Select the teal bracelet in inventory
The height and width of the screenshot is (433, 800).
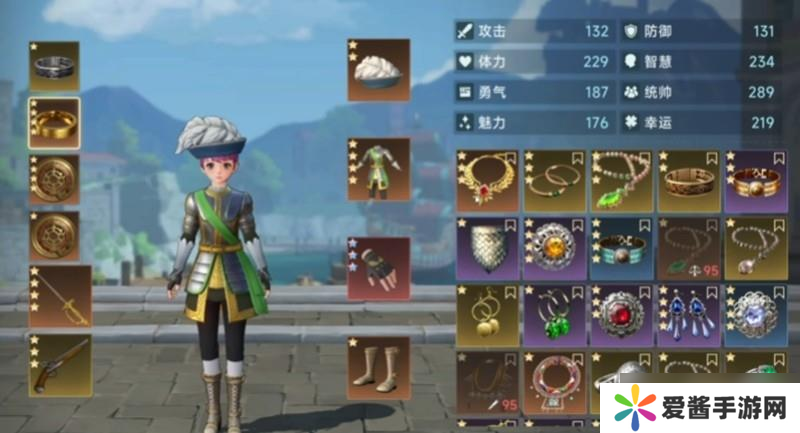621,246
